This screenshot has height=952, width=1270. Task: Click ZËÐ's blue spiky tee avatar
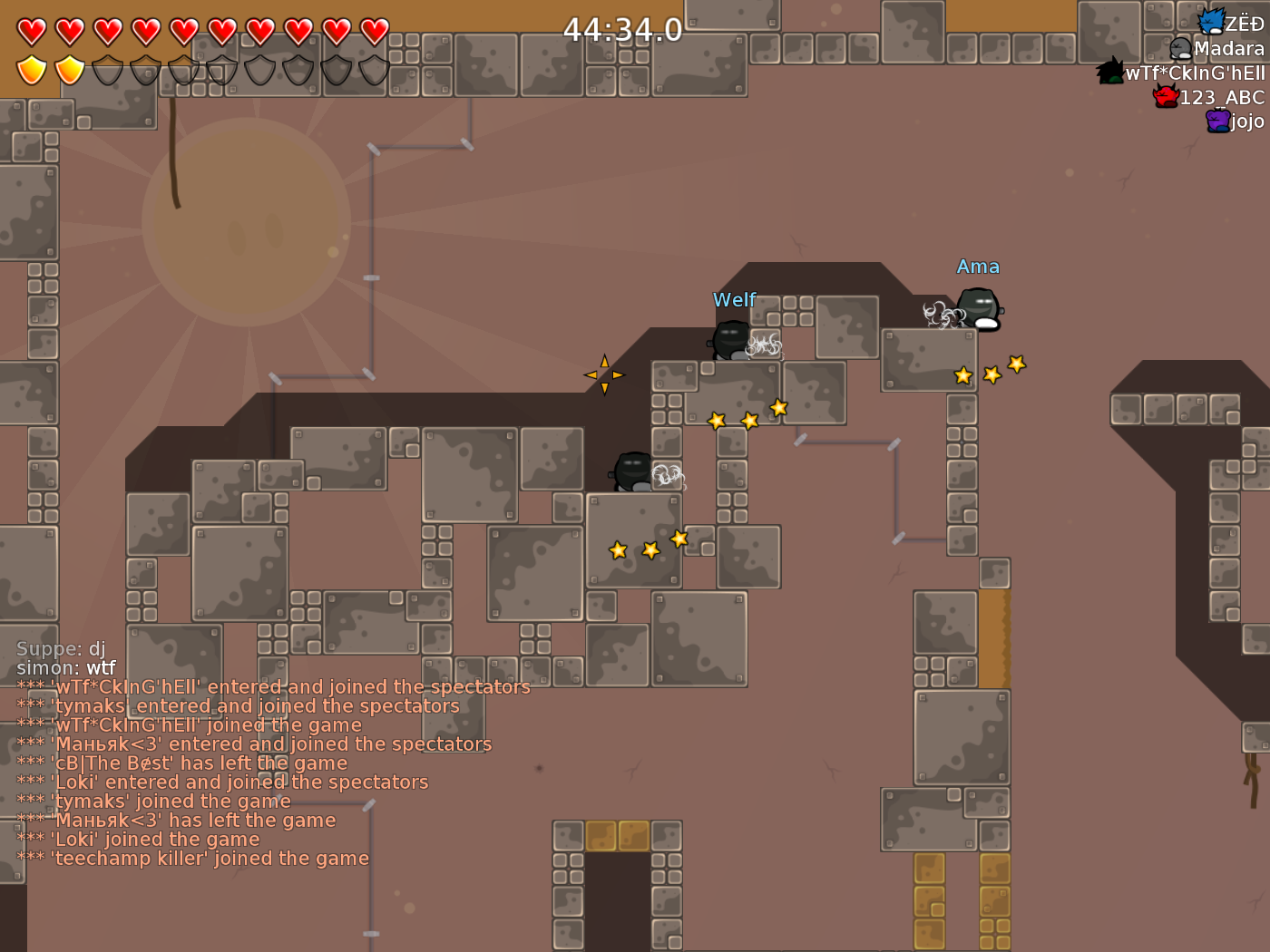pyautogui.click(x=1210, y=20)
